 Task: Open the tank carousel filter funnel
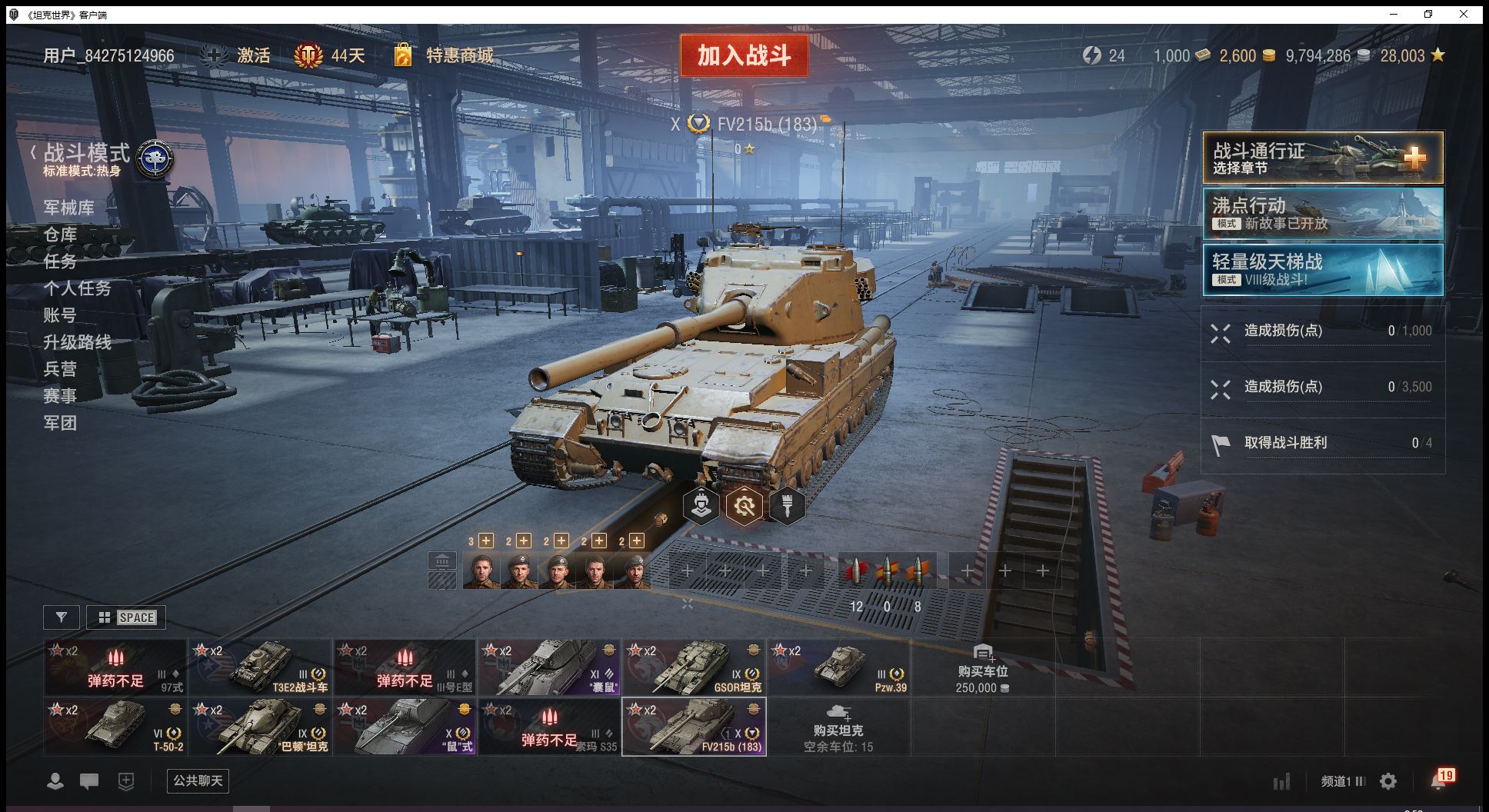click(x=62, y=617)
